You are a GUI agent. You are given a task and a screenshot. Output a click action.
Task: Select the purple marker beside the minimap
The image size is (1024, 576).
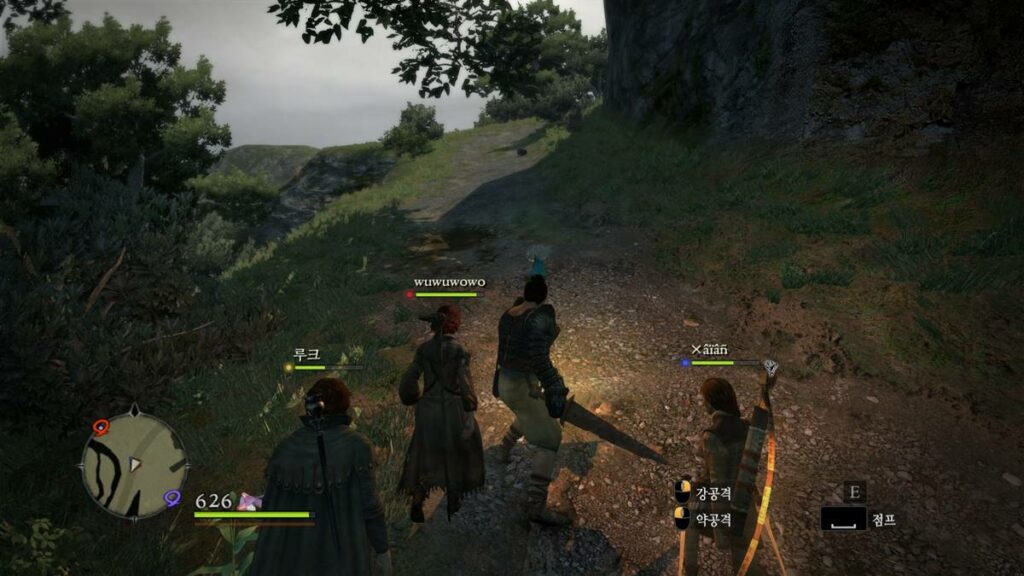point(173,498)
